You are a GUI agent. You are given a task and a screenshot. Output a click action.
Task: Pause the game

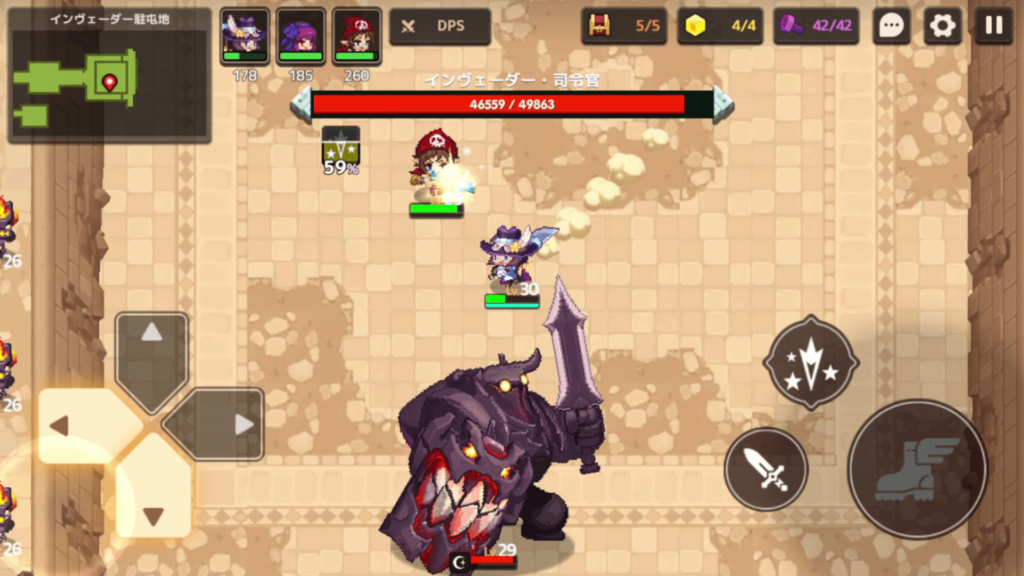point(993,26)
